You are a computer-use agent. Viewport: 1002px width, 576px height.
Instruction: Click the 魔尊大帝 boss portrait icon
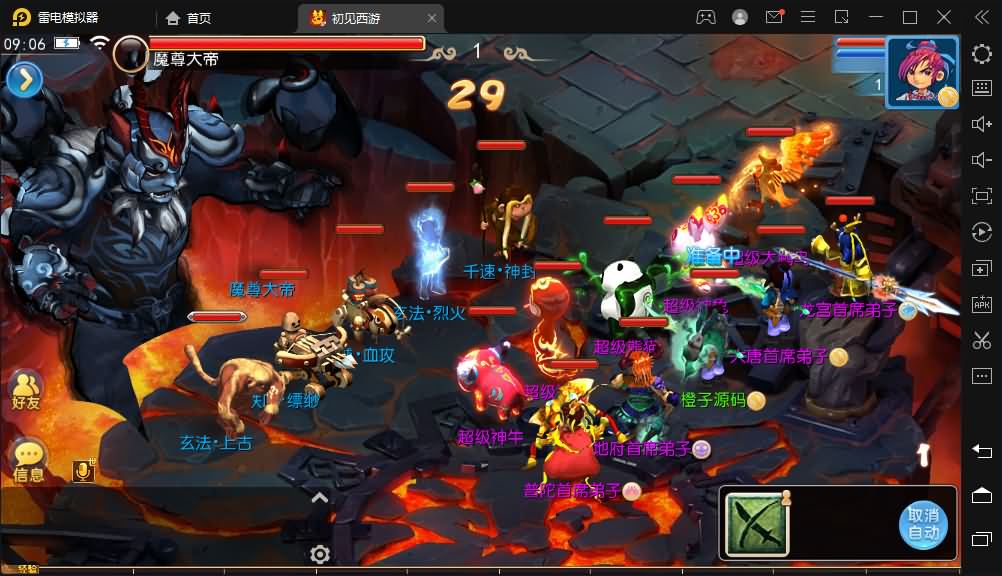(x=131, y=53)
